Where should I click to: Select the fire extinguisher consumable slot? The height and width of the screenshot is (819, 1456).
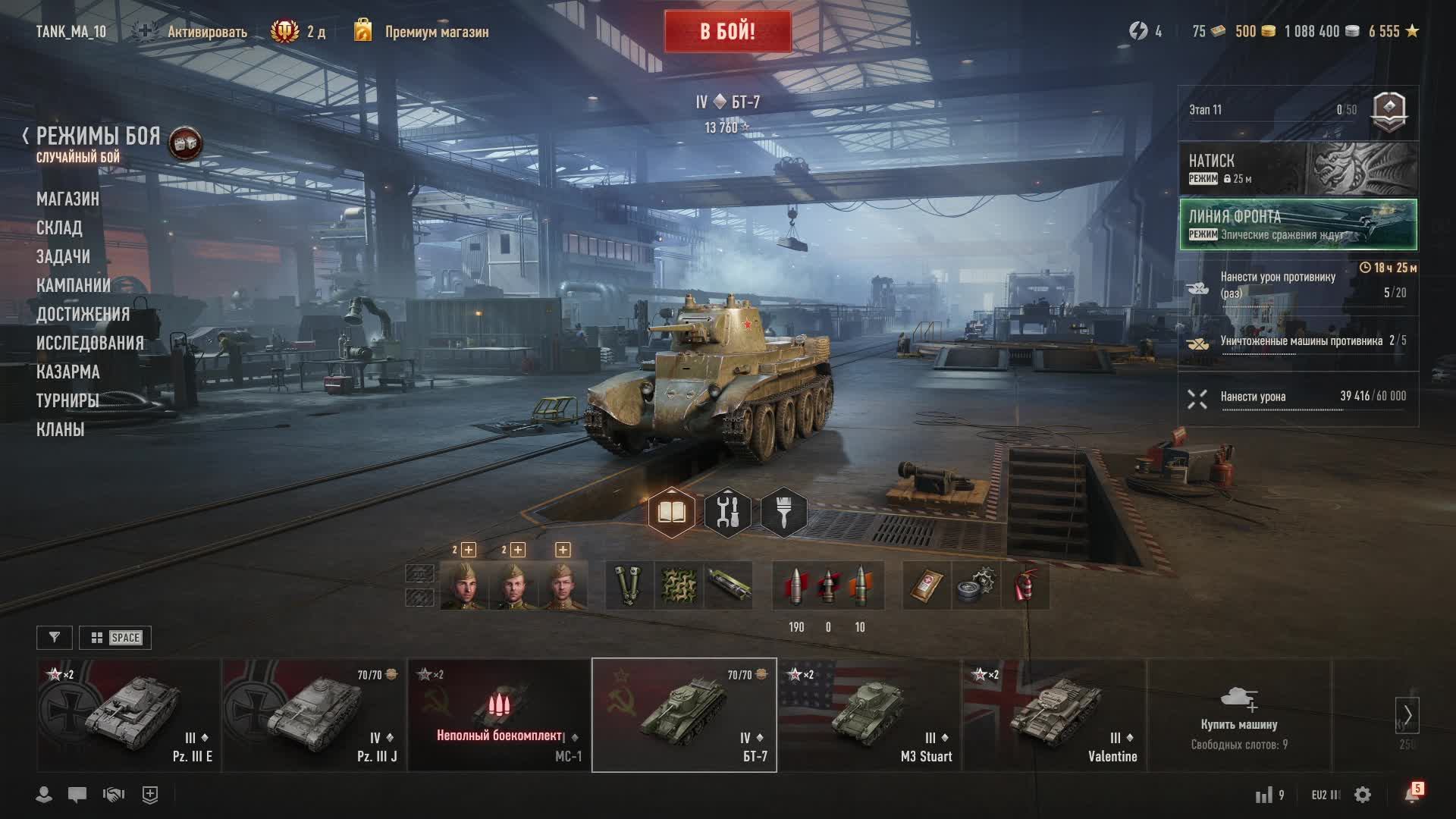pos(1025,585)
